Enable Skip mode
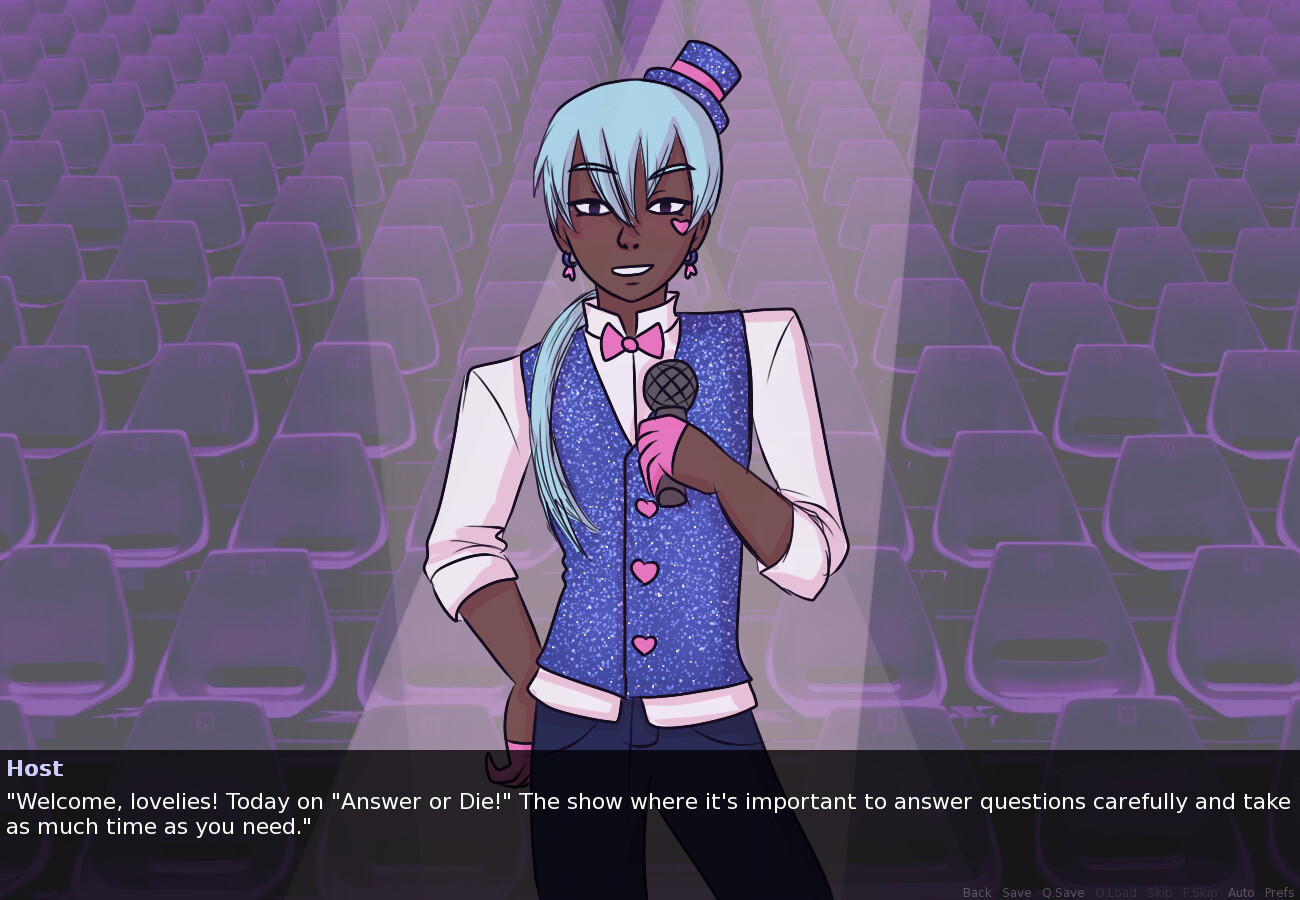The image size is (1300, 900). click(x=1159, y=892)
